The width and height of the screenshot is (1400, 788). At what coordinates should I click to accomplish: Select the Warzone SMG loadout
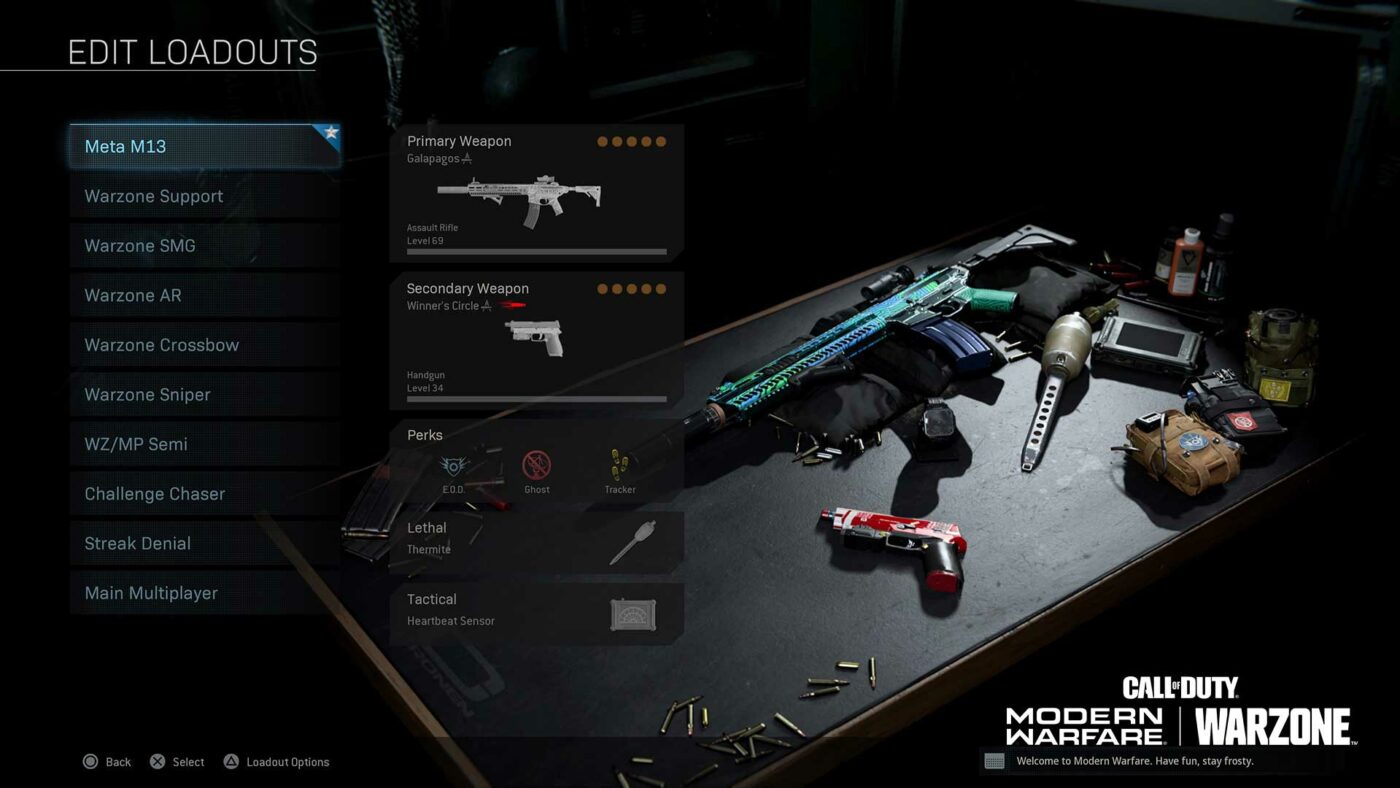pos(155,245)
